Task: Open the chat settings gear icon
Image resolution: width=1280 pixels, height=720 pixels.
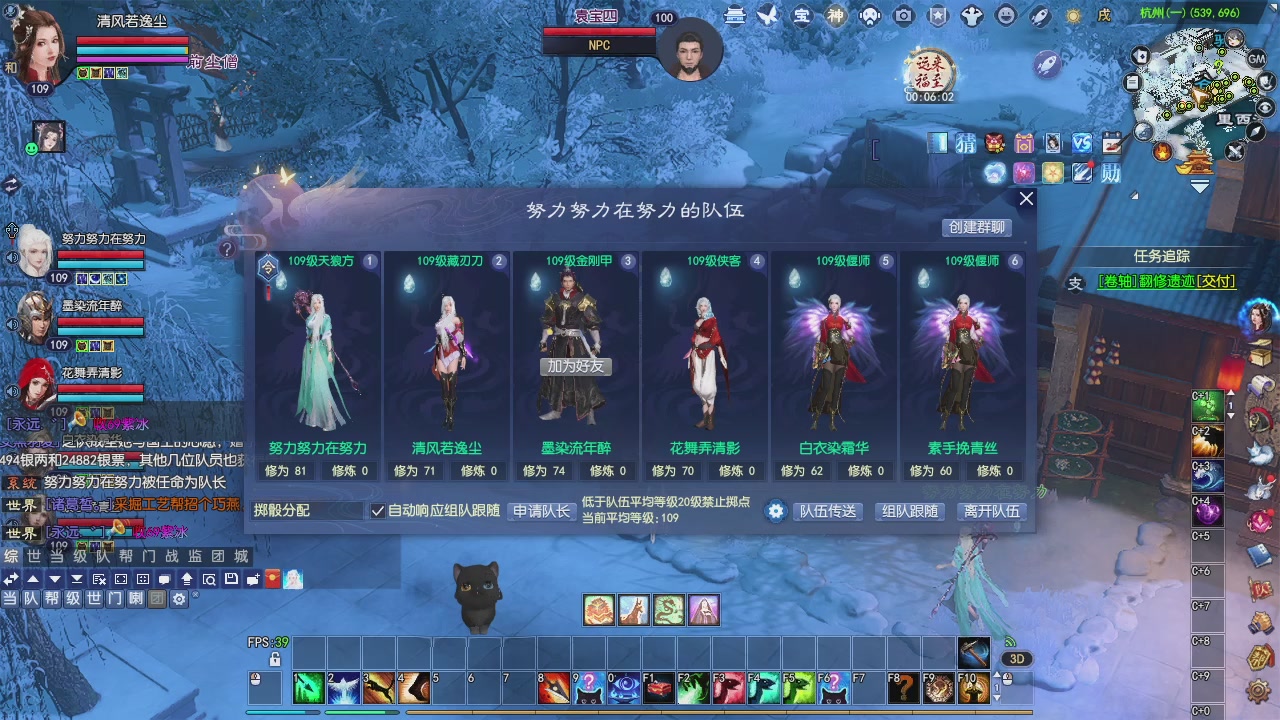Action: click(x=178, y=598)
